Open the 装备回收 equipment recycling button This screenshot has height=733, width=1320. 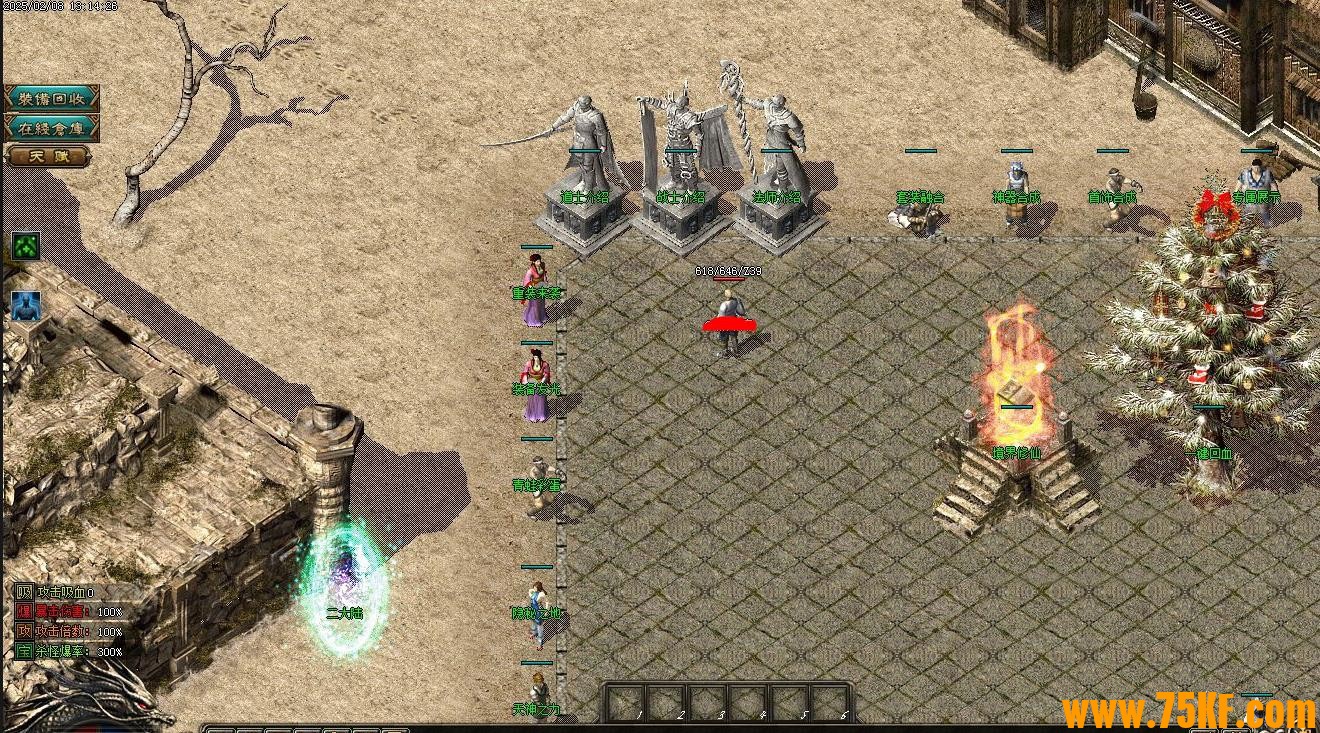[x=52, y=98]
